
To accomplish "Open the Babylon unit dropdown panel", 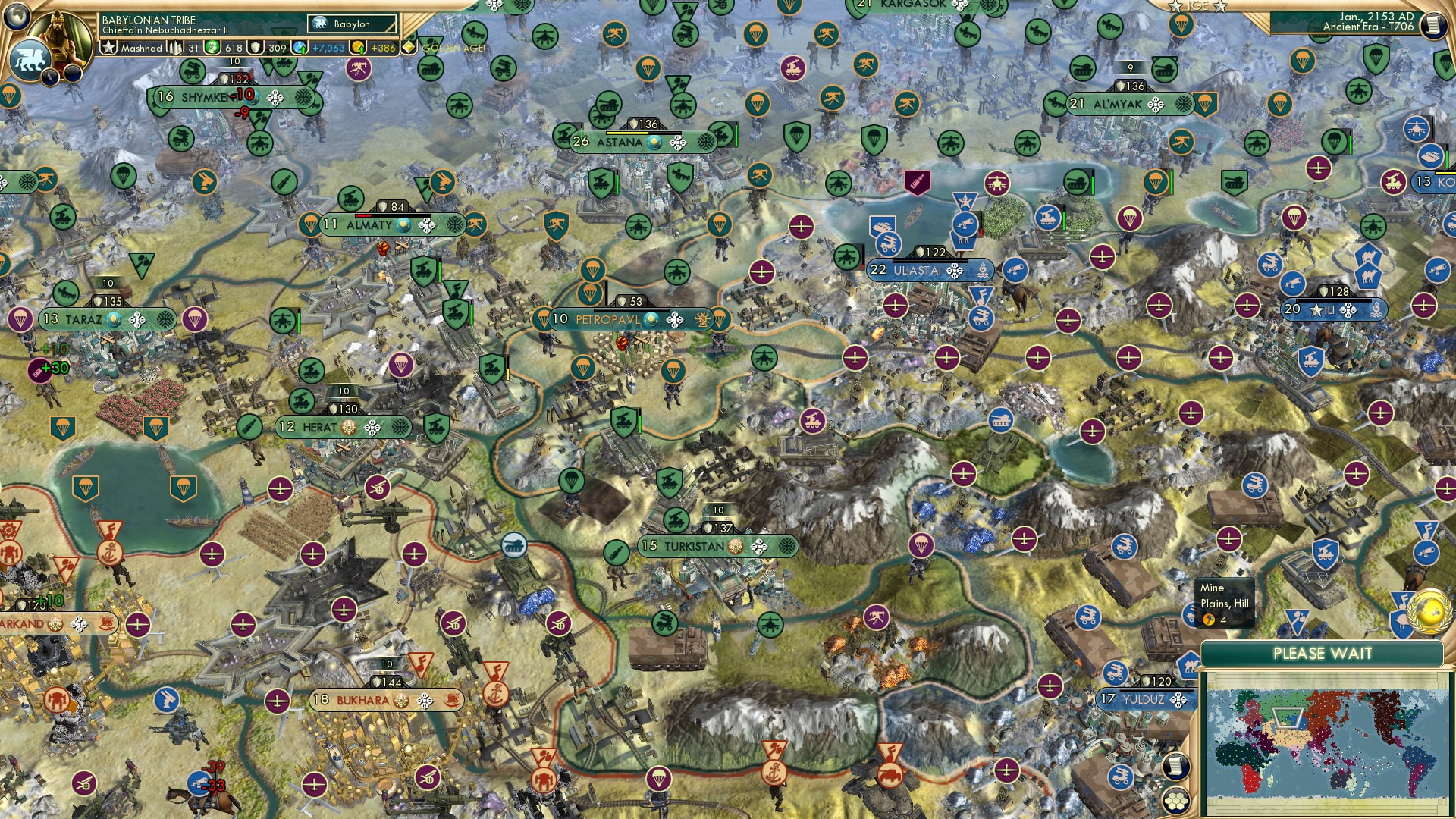I will coord(350,24).
